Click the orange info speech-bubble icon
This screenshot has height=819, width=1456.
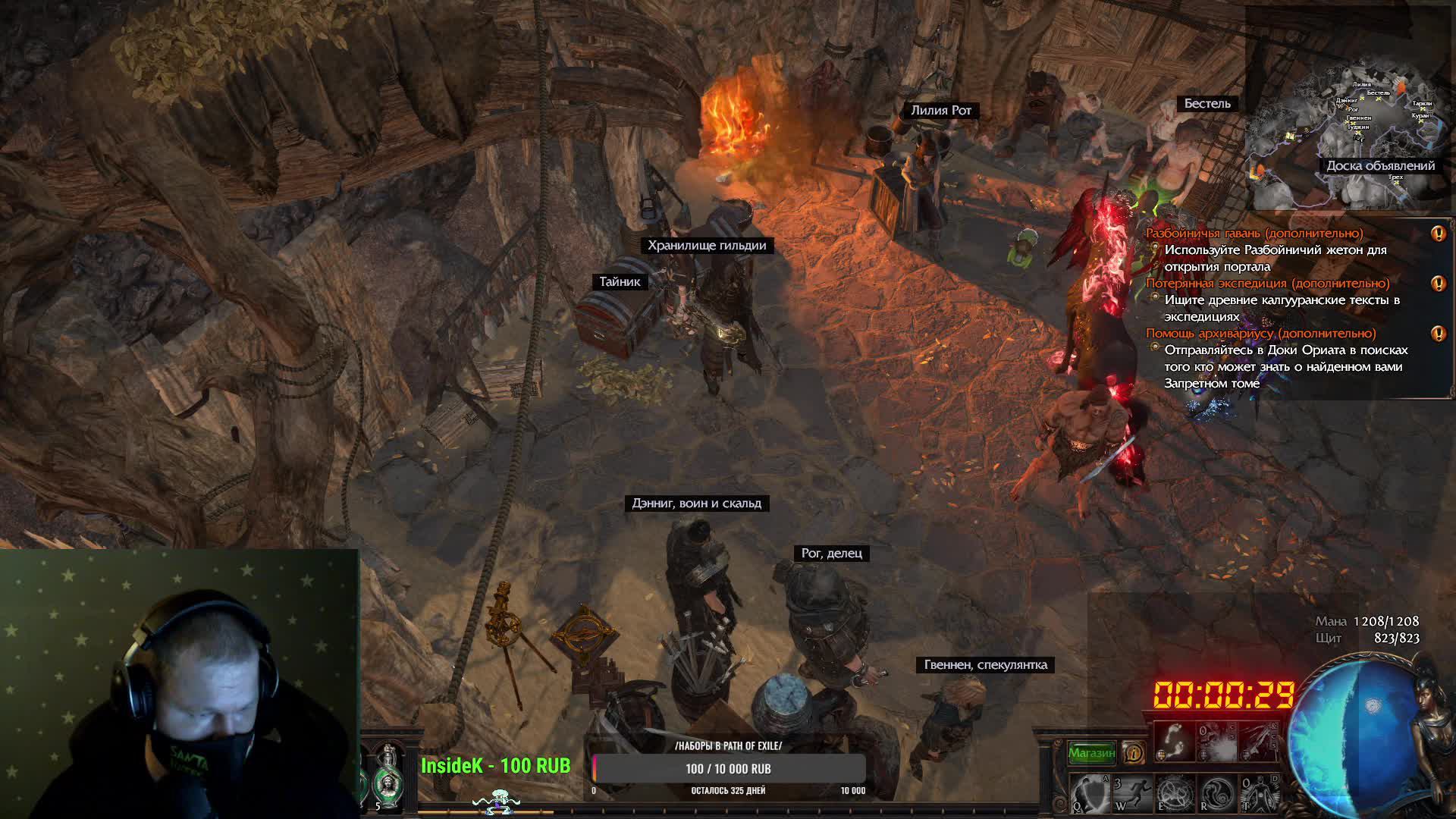coord(1133,753)
